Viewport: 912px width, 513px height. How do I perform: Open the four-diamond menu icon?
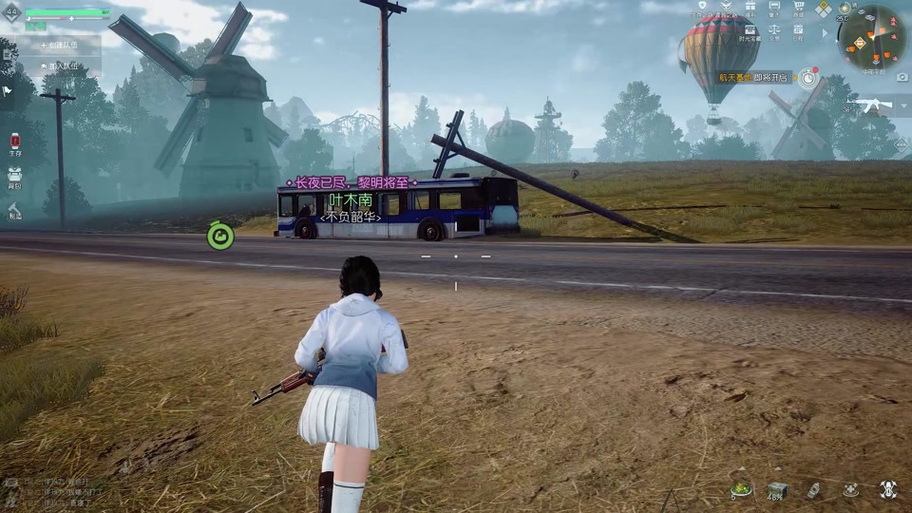click(x=822, y=9)
